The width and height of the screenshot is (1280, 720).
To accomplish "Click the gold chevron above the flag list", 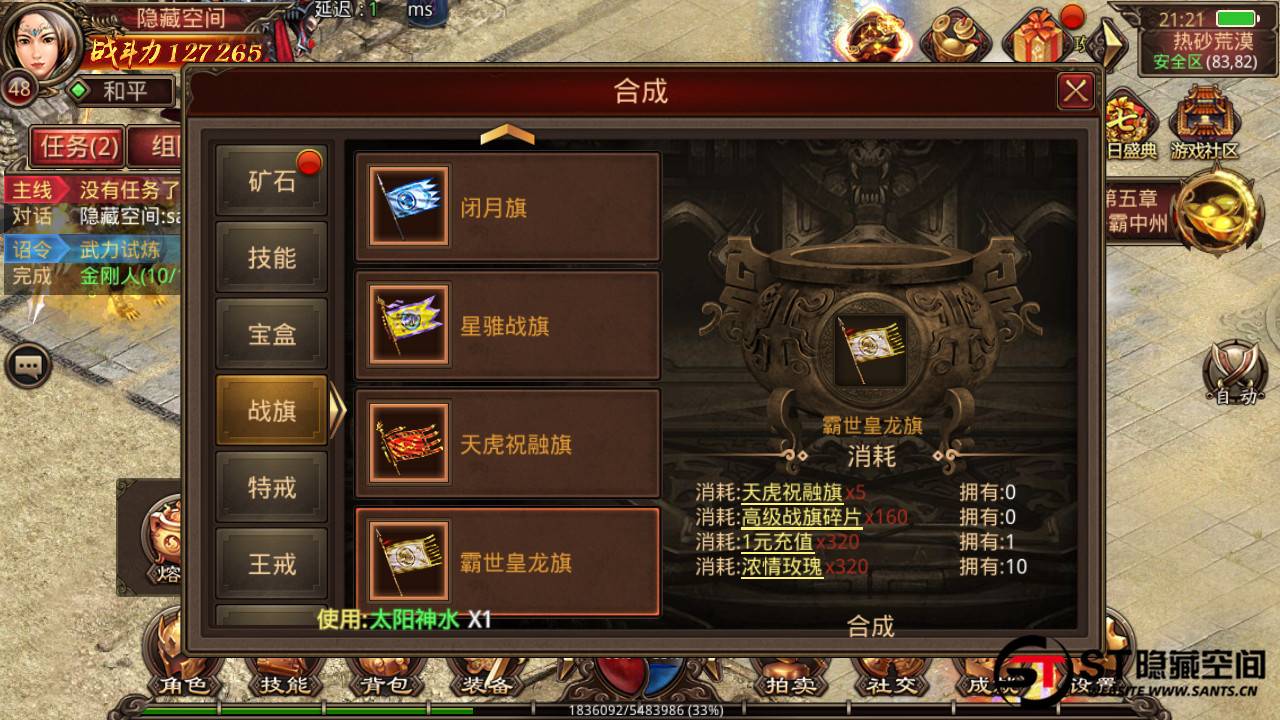I will coord(508,134).
